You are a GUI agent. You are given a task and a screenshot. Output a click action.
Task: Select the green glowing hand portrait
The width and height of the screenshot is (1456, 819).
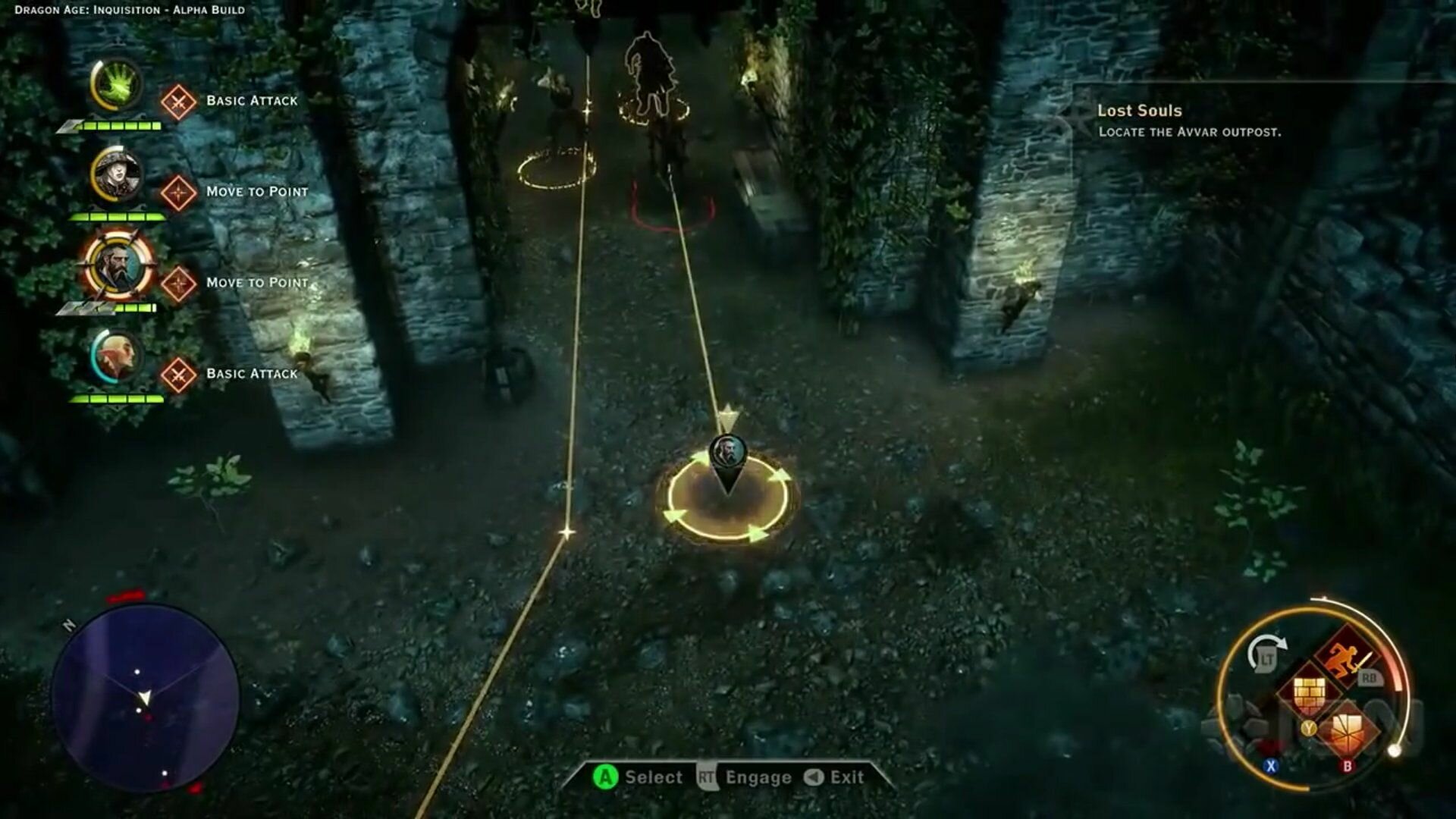pos(117,85)
